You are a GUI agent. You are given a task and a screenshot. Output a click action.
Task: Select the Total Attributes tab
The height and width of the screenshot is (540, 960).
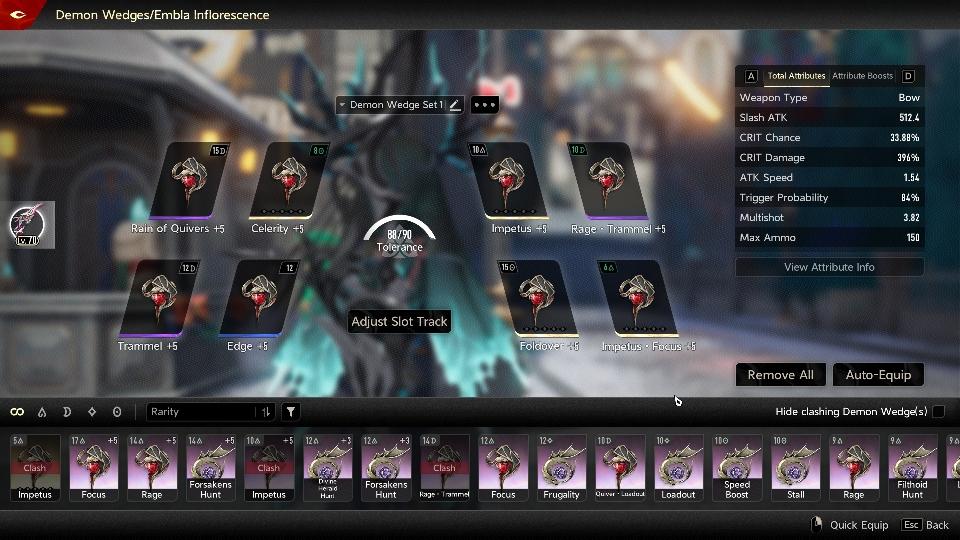796,76
